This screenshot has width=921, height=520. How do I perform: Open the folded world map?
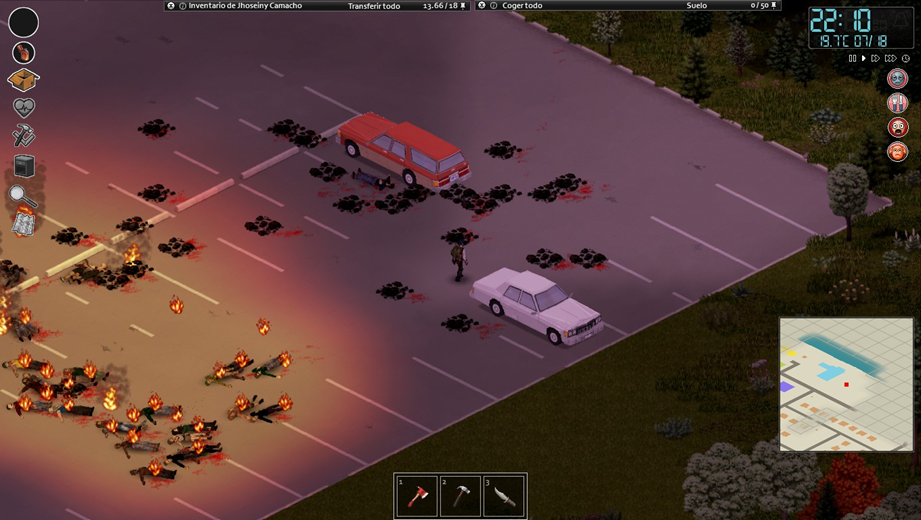(x=23, y=223)
